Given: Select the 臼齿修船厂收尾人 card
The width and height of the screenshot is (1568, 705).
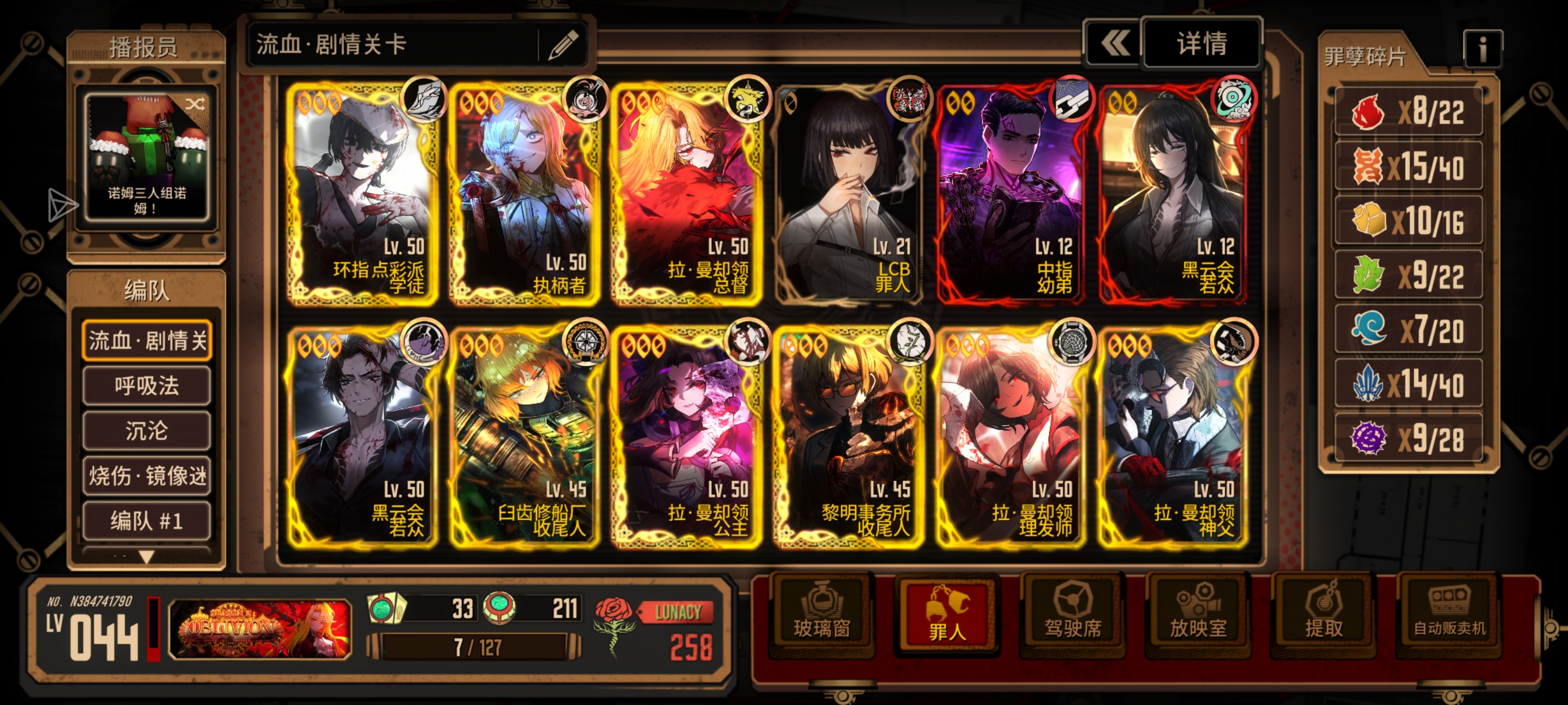Looking at the screenshot, I should [525, 437].
